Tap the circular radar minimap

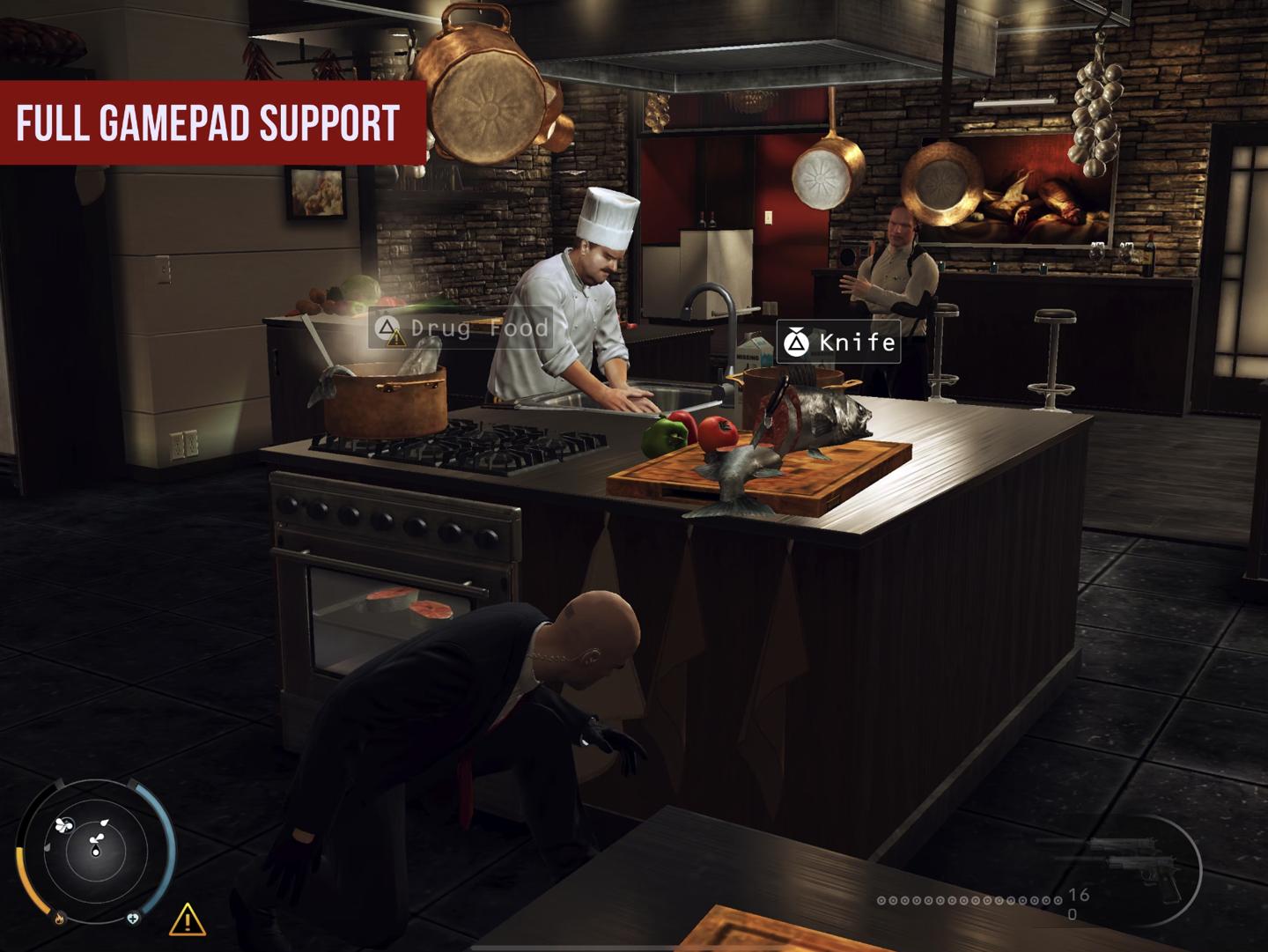tap(95, 852)
